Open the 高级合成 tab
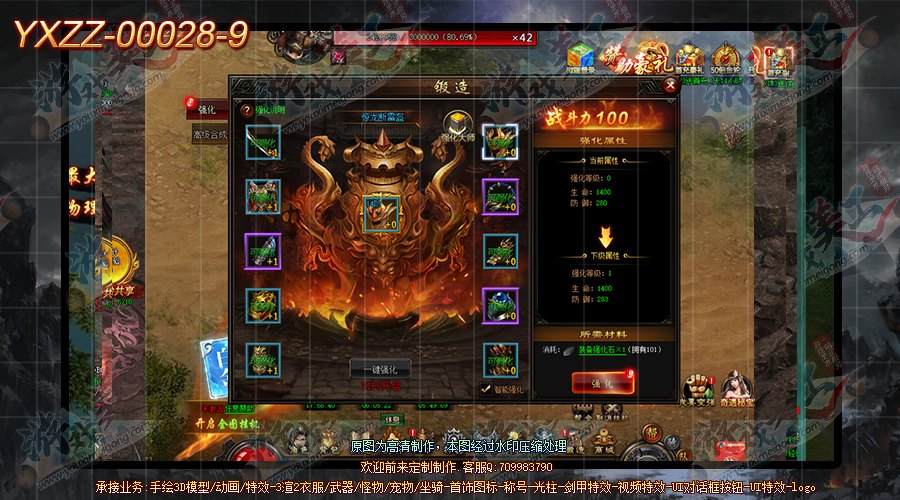Viewport: 900px width, 500px height. point(210,135)
